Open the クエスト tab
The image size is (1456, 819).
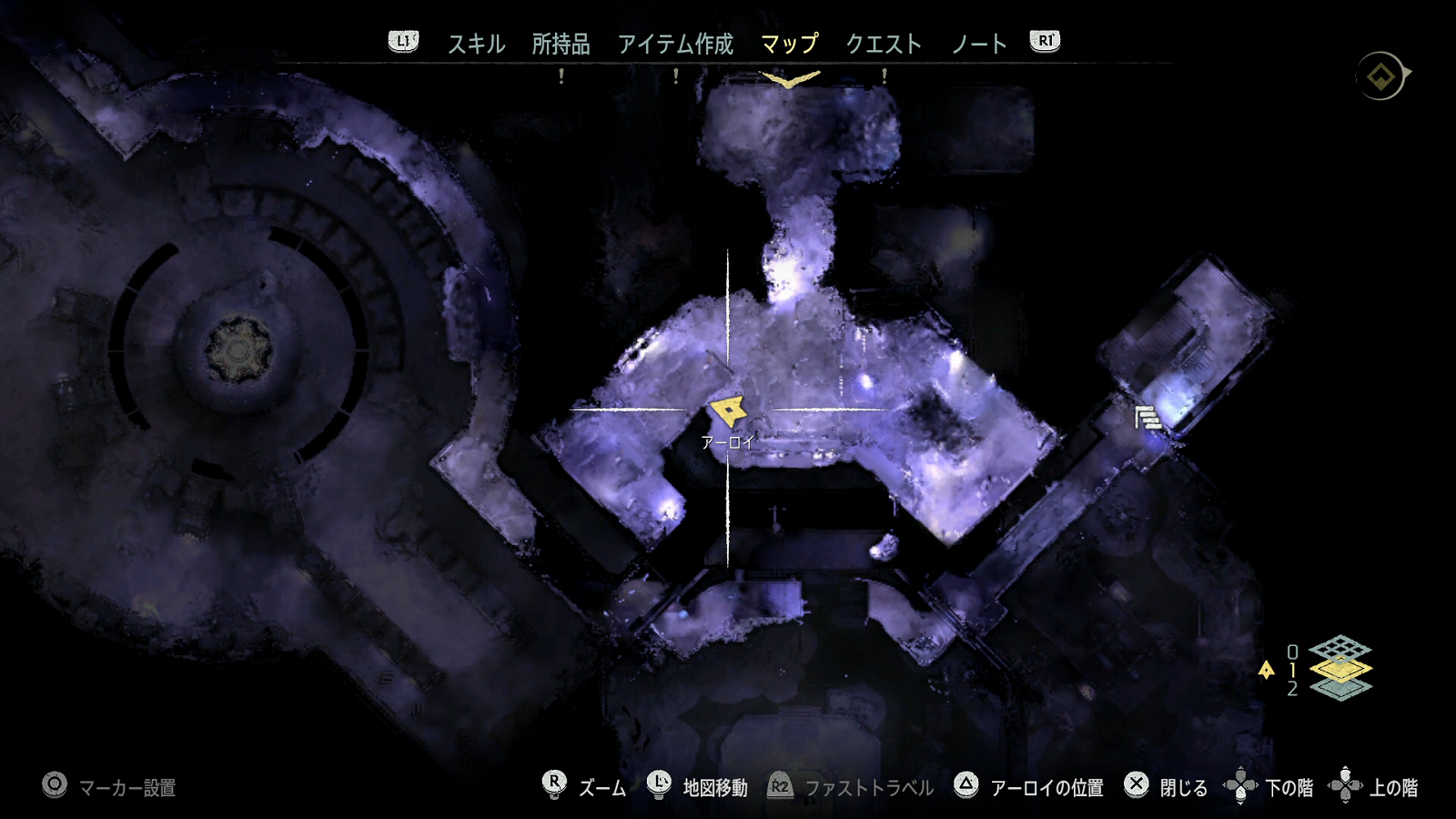[884, 44]
